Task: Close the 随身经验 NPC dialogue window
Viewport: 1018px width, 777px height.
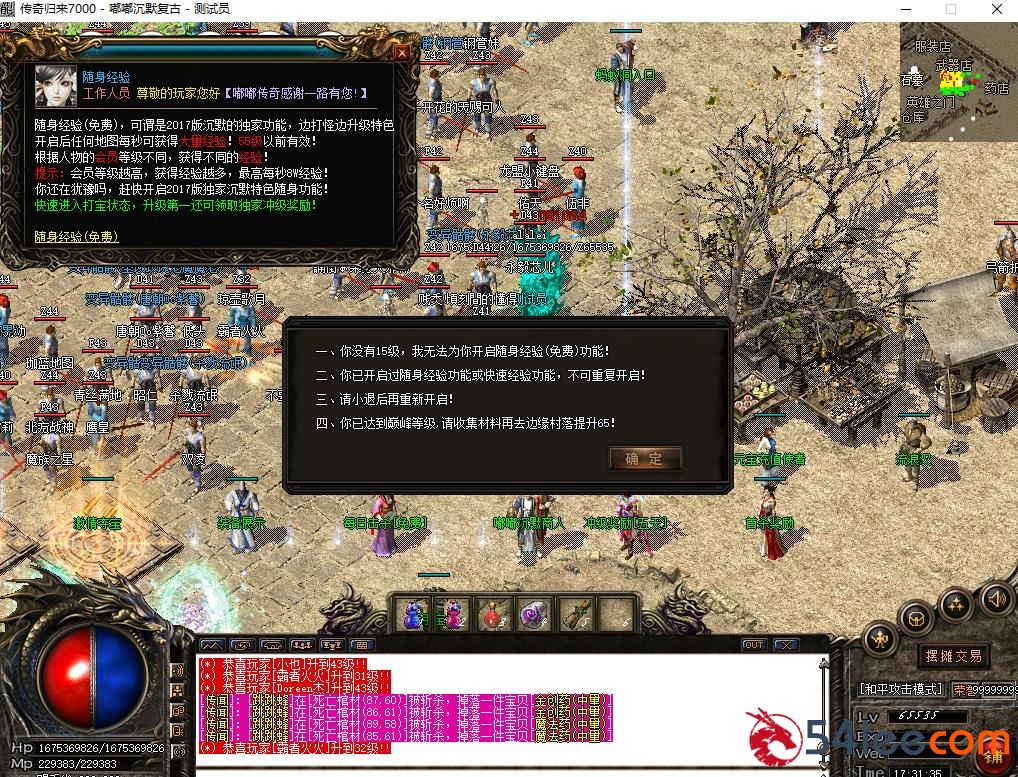Action: pos(402,53)
